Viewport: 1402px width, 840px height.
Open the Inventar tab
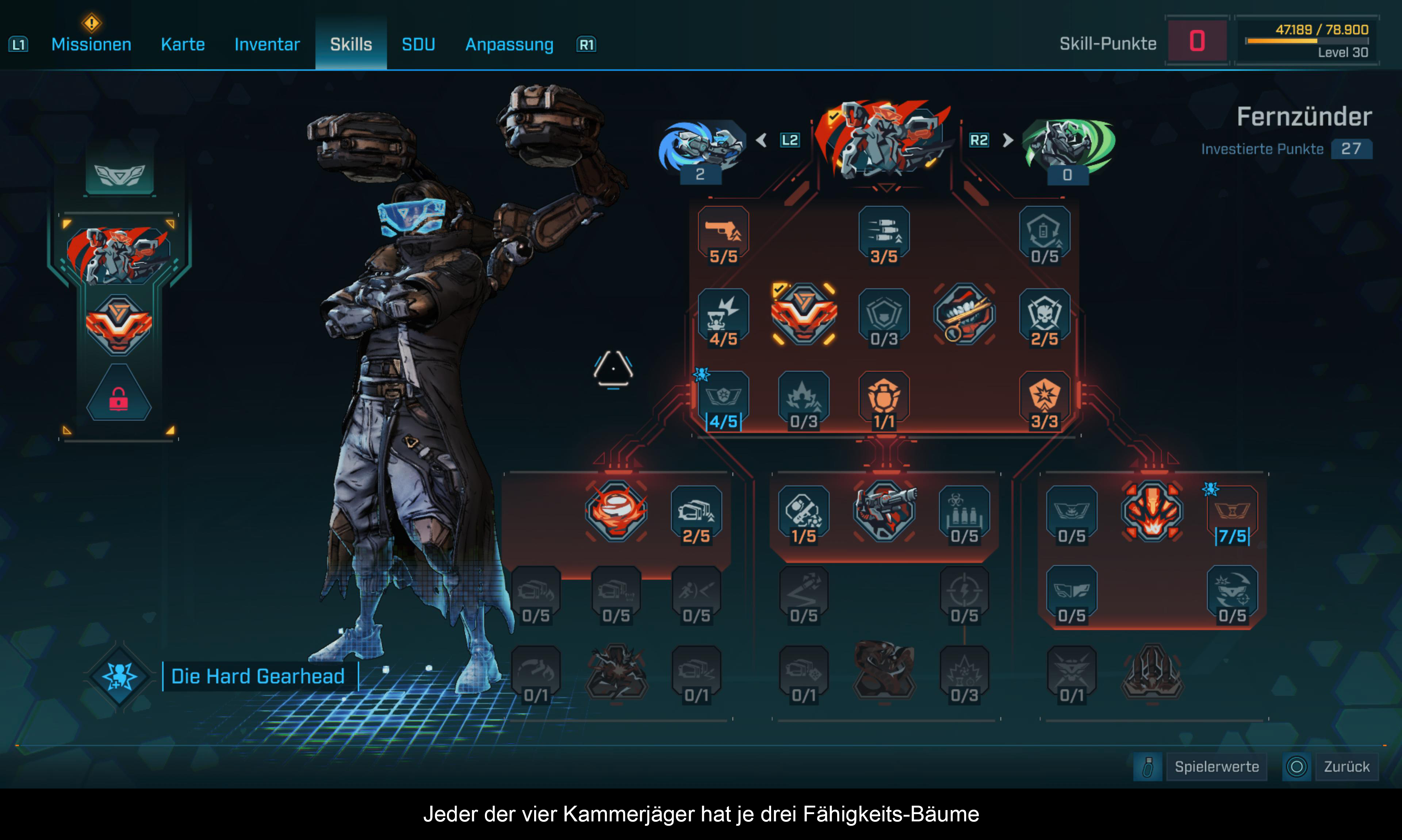267,44
